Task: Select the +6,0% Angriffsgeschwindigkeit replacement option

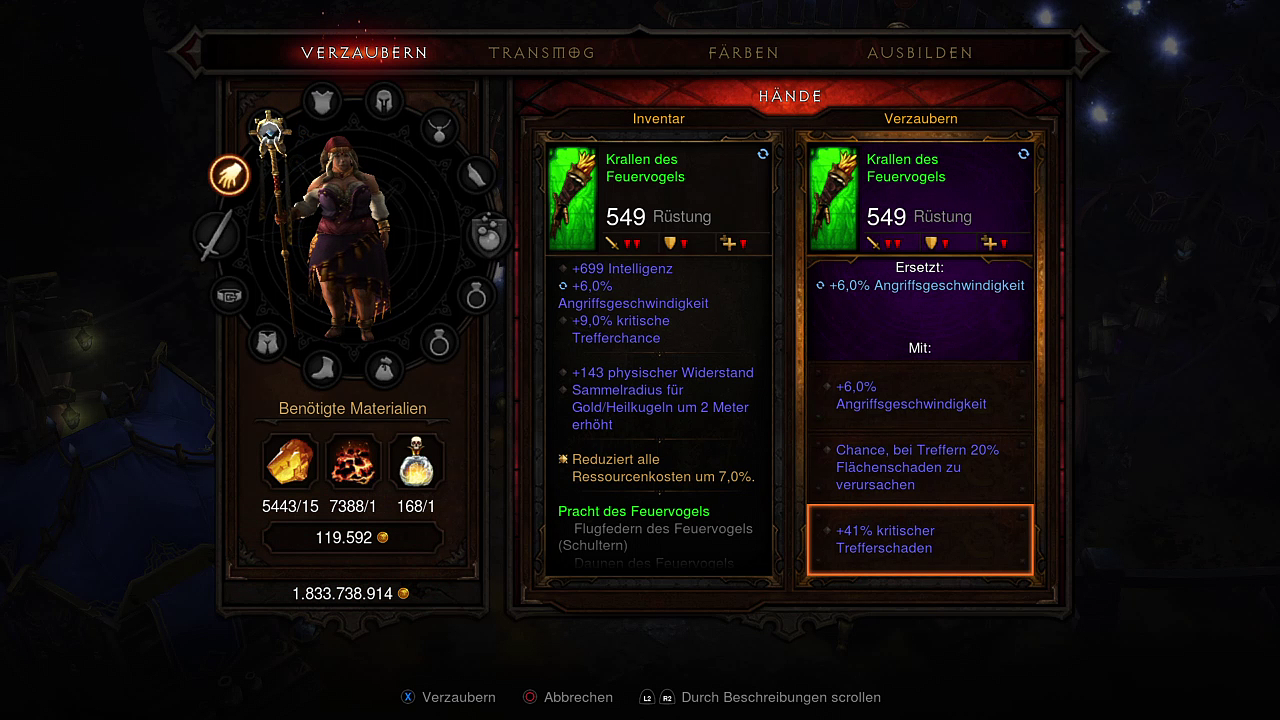Action: [919, 396]
